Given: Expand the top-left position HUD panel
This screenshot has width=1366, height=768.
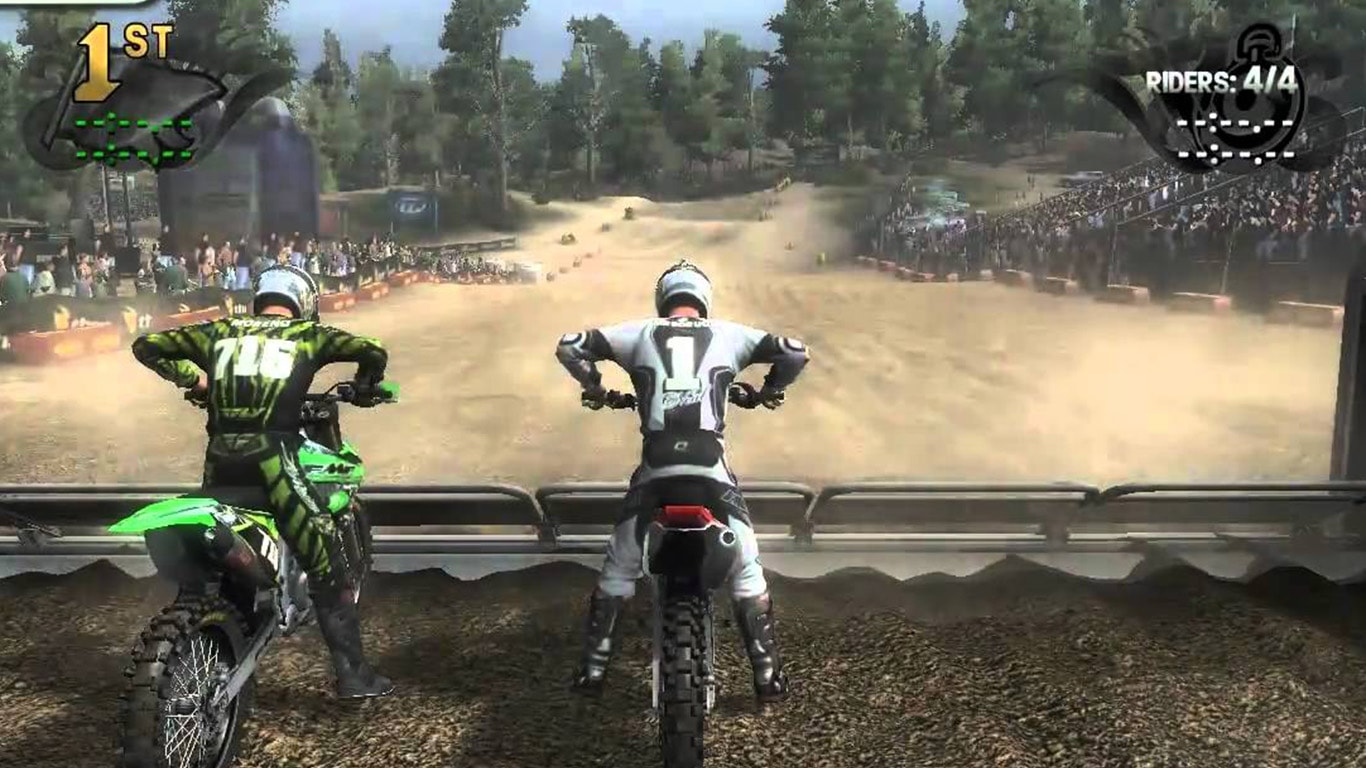Looking at the screenshot, I should 120,90.
